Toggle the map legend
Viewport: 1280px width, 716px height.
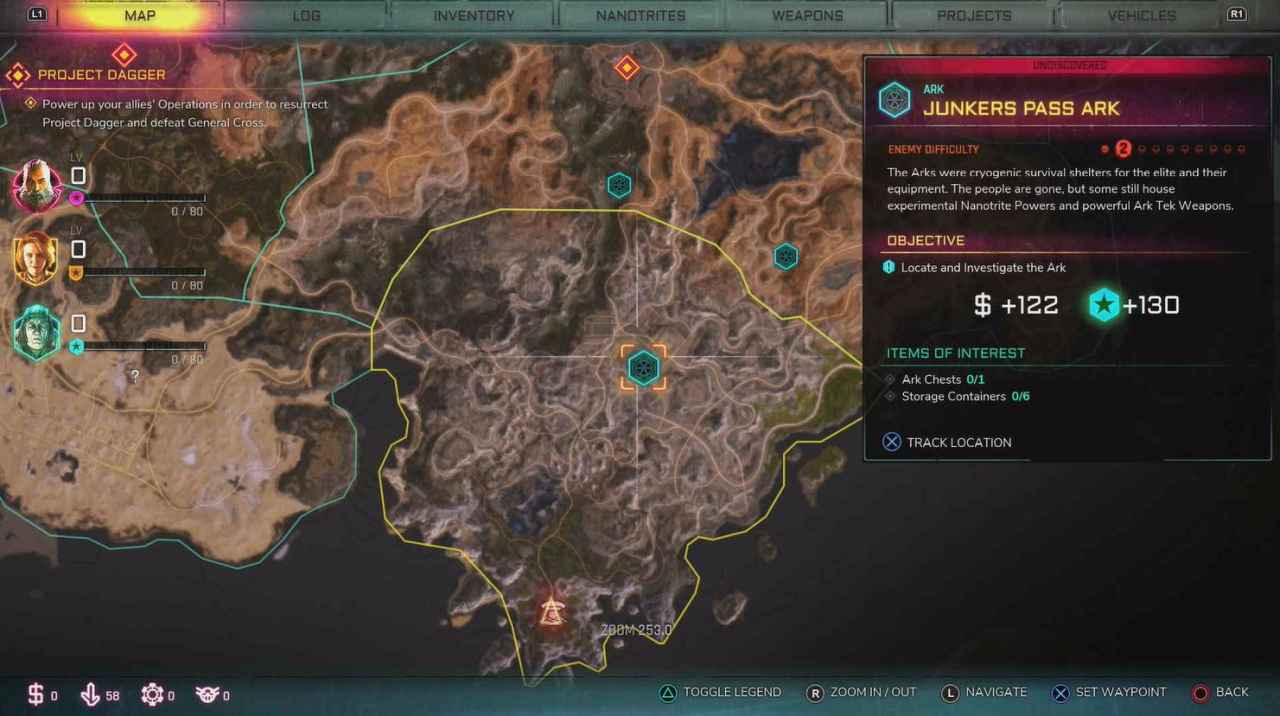tap(720, 692)
